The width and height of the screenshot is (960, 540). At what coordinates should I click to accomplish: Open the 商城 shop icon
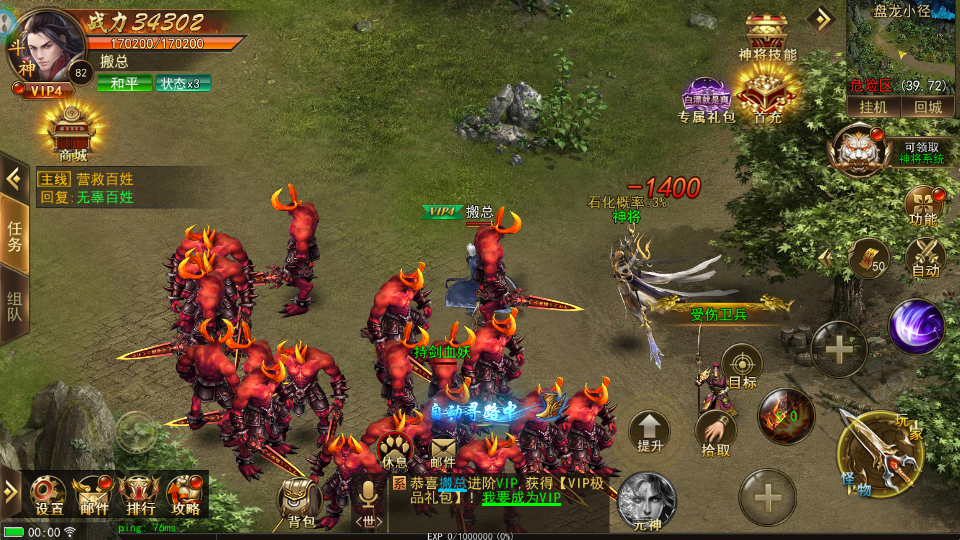(72, 130)
